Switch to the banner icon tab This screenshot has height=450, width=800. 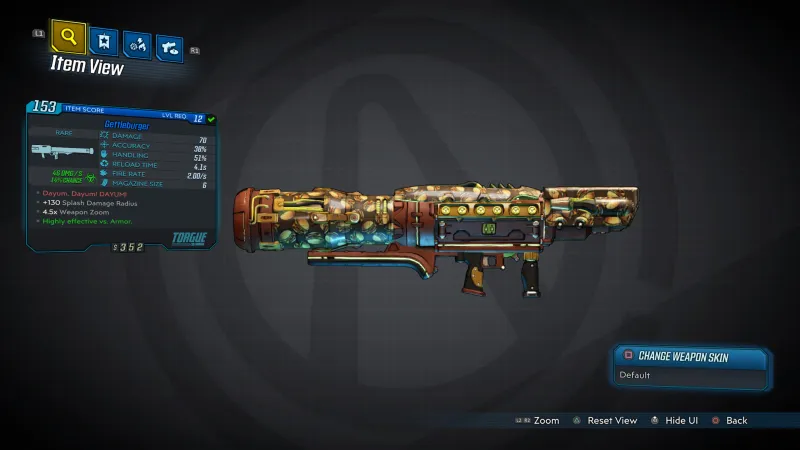pyautogui.click(x=103, y=41)
